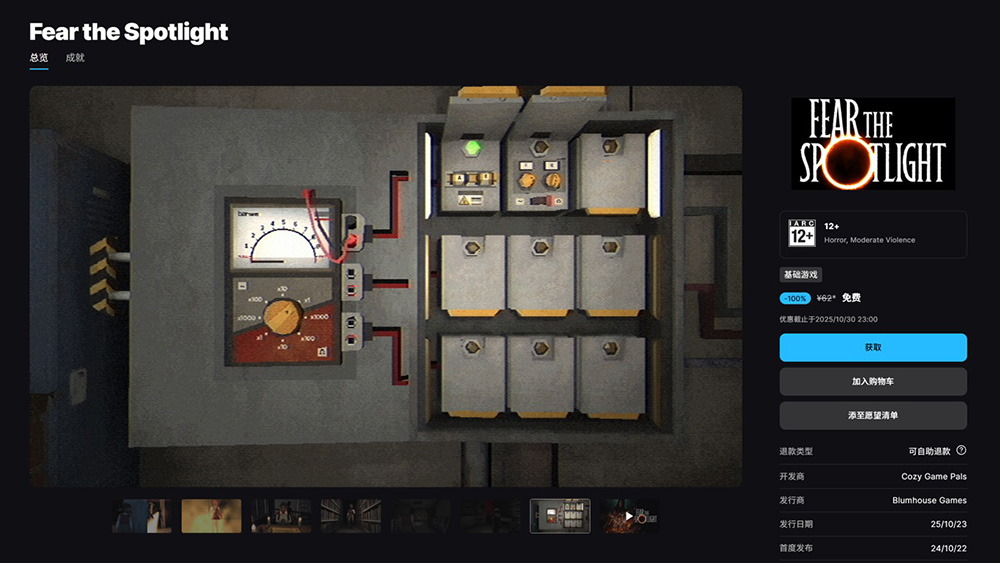Show the orange fire-lit girl thumbnail
Screen dimensions: 1000x563
(211, 516)
